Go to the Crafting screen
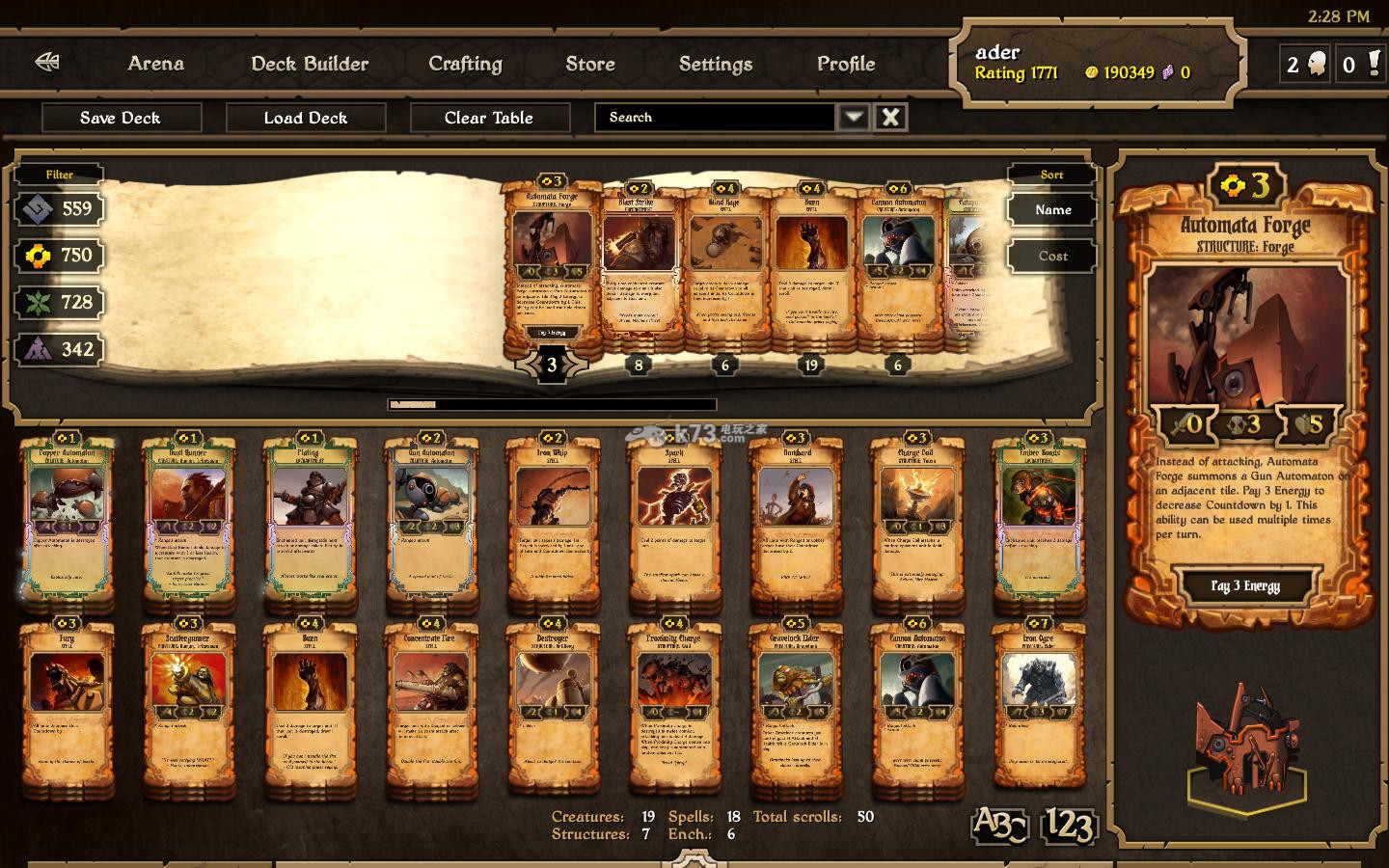The image size is (1389, 868). click(465, 64)
